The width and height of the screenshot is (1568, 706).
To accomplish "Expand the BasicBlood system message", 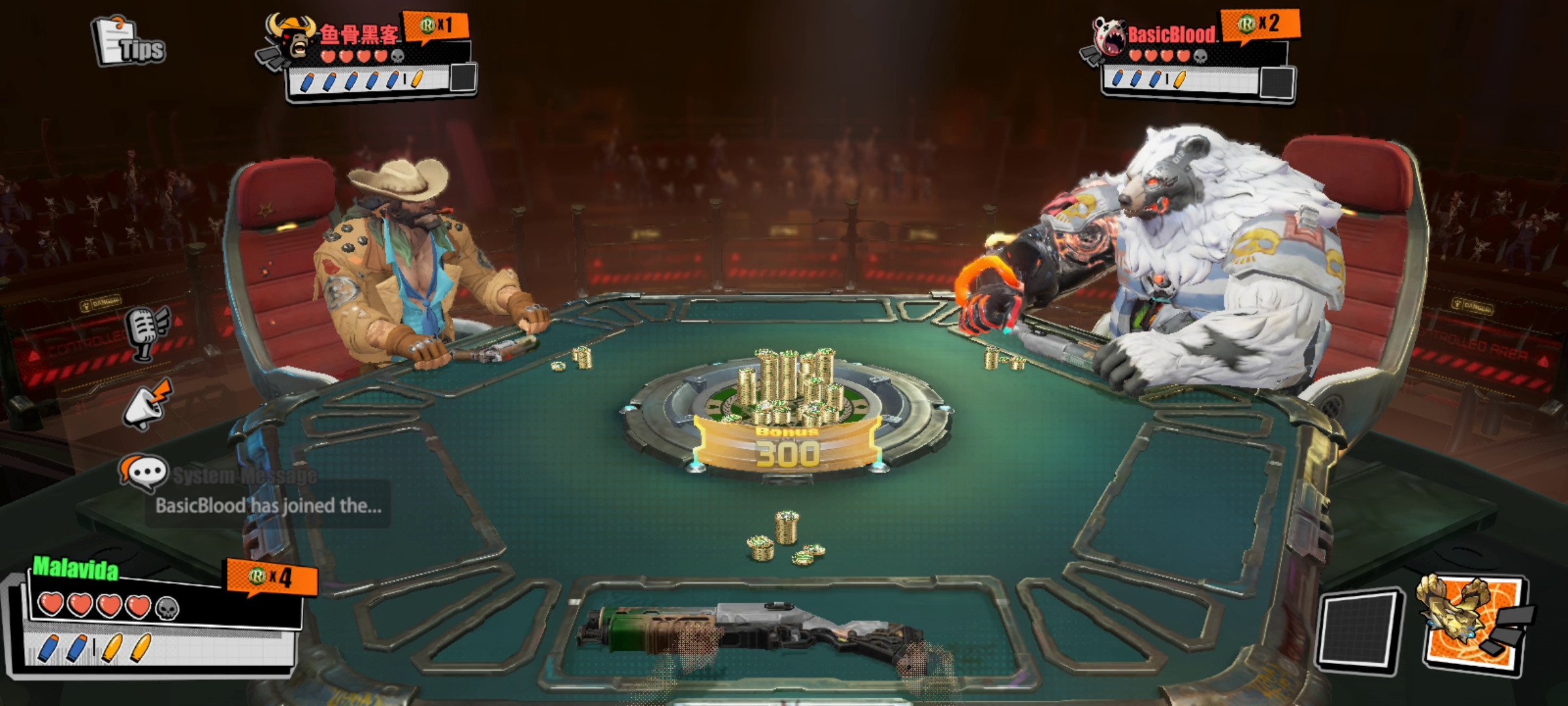I will click(x=268, y=505).
